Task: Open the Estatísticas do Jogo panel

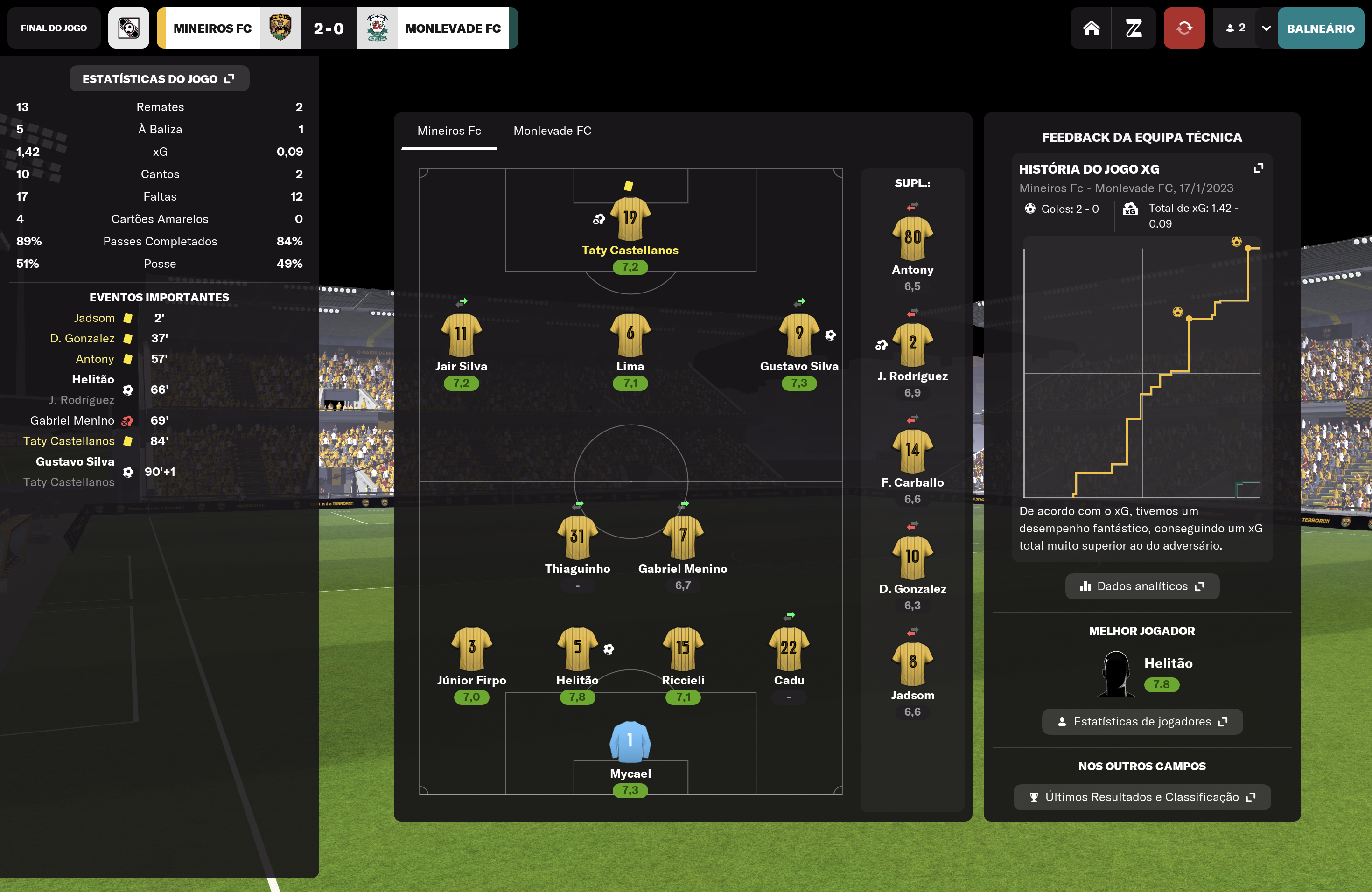Action: pyautogui.click(x=159, y=79)
